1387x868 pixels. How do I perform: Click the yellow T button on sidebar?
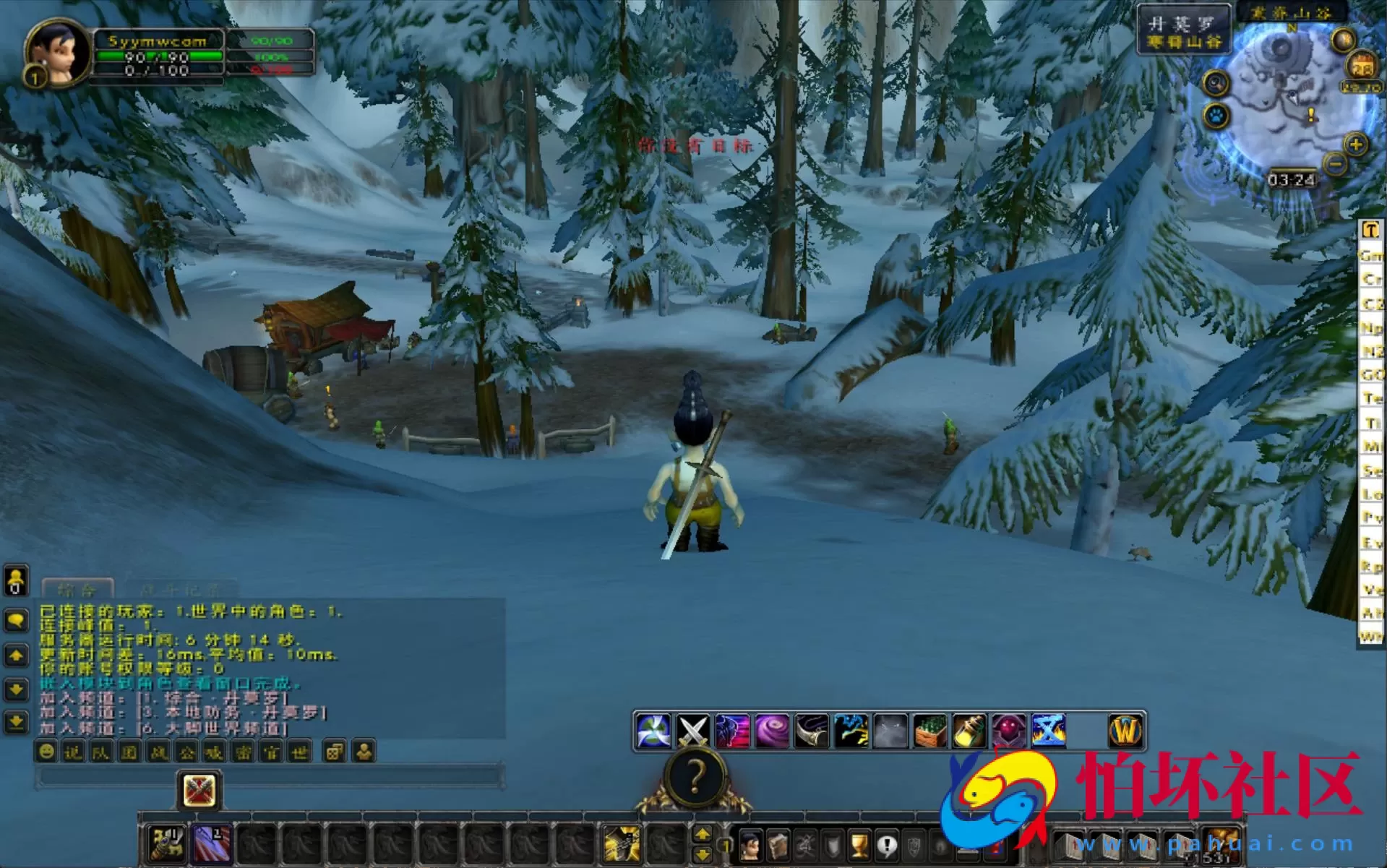1370,230
